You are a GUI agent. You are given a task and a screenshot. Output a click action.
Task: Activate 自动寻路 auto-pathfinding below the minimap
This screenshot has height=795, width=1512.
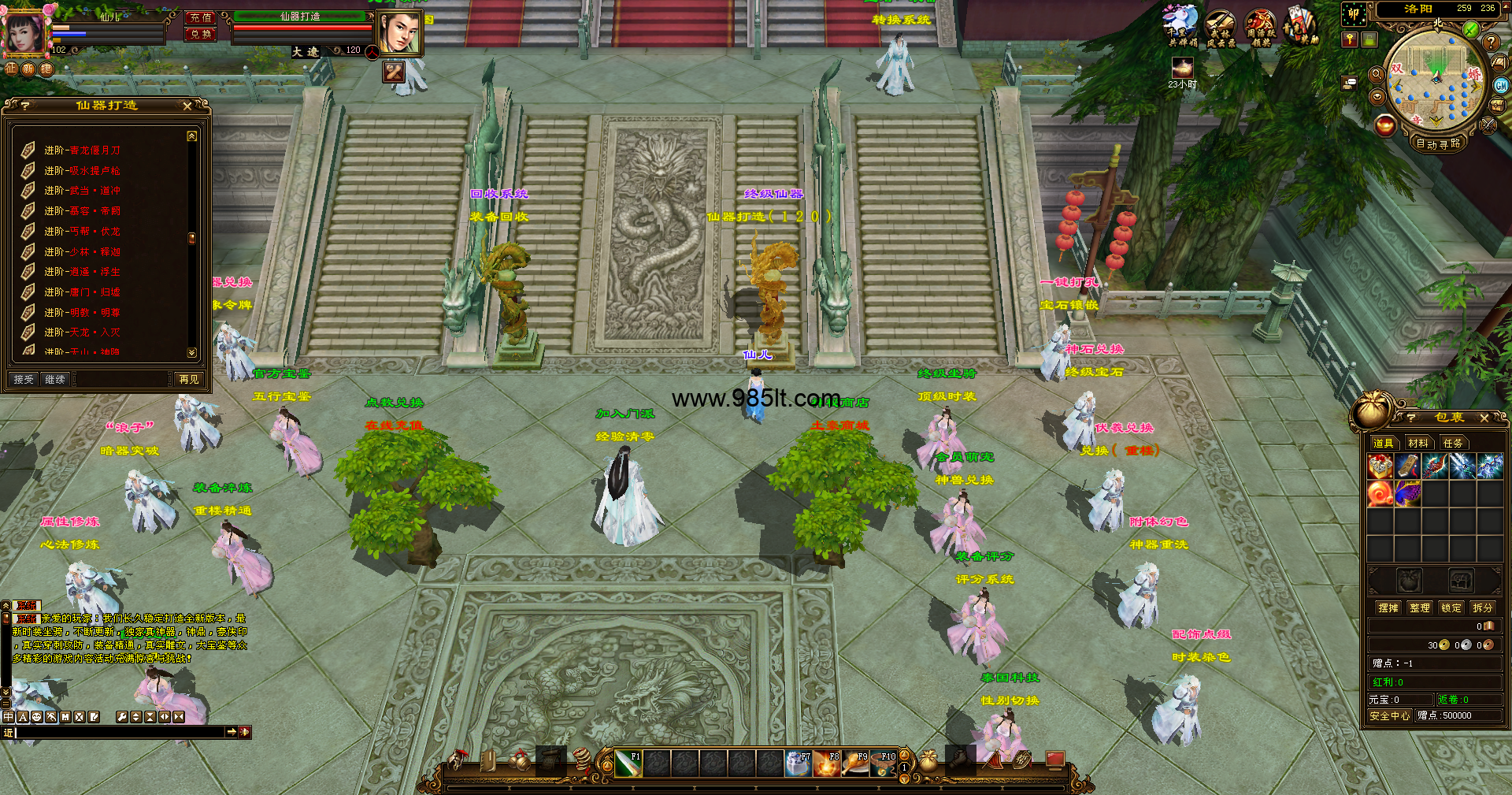click(x=1438, y=143)
